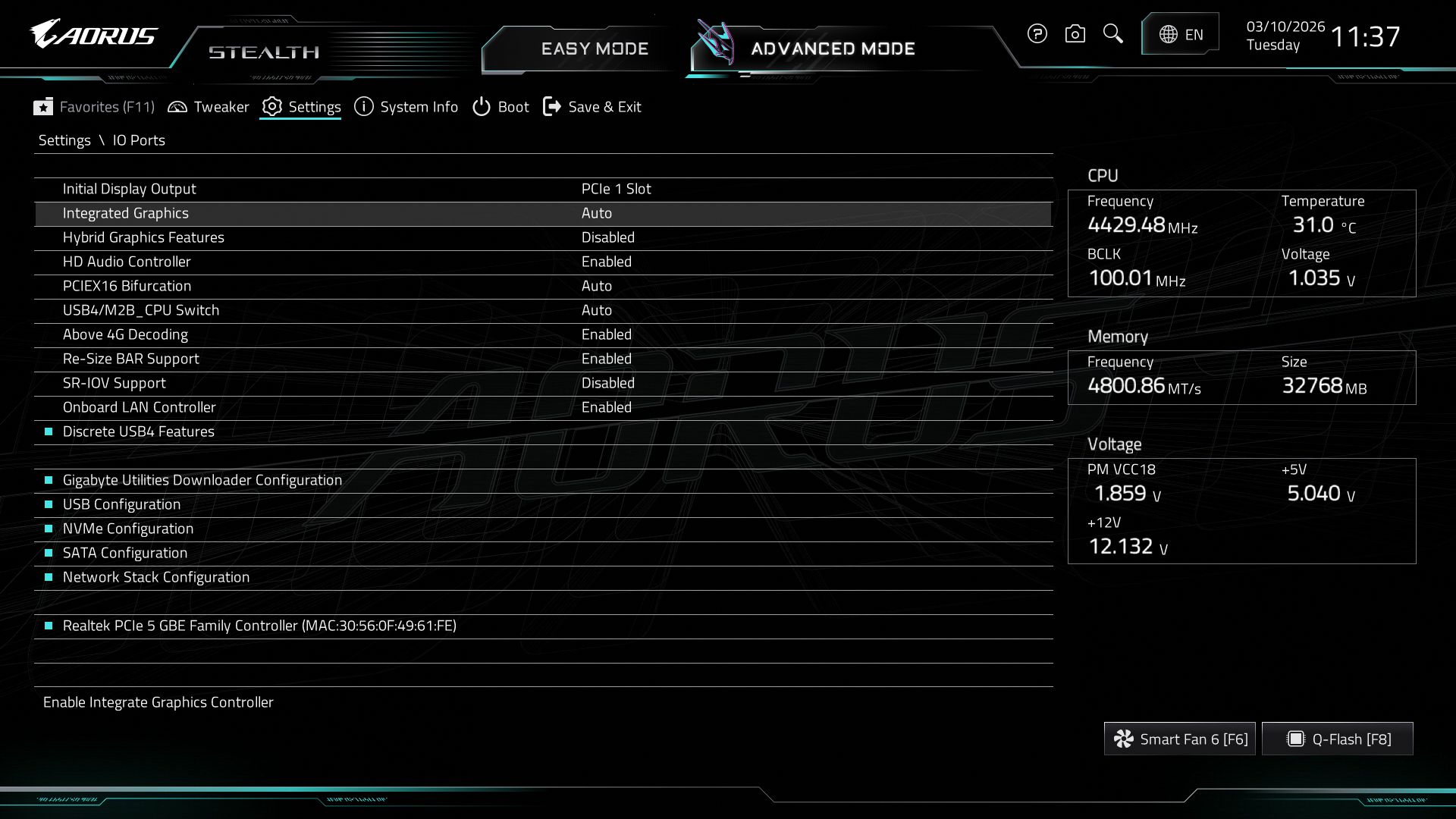The height and width of the screenshot is (819, 1456).
Task: Open search using the magnifier icon
Action: coord(1112,33)
